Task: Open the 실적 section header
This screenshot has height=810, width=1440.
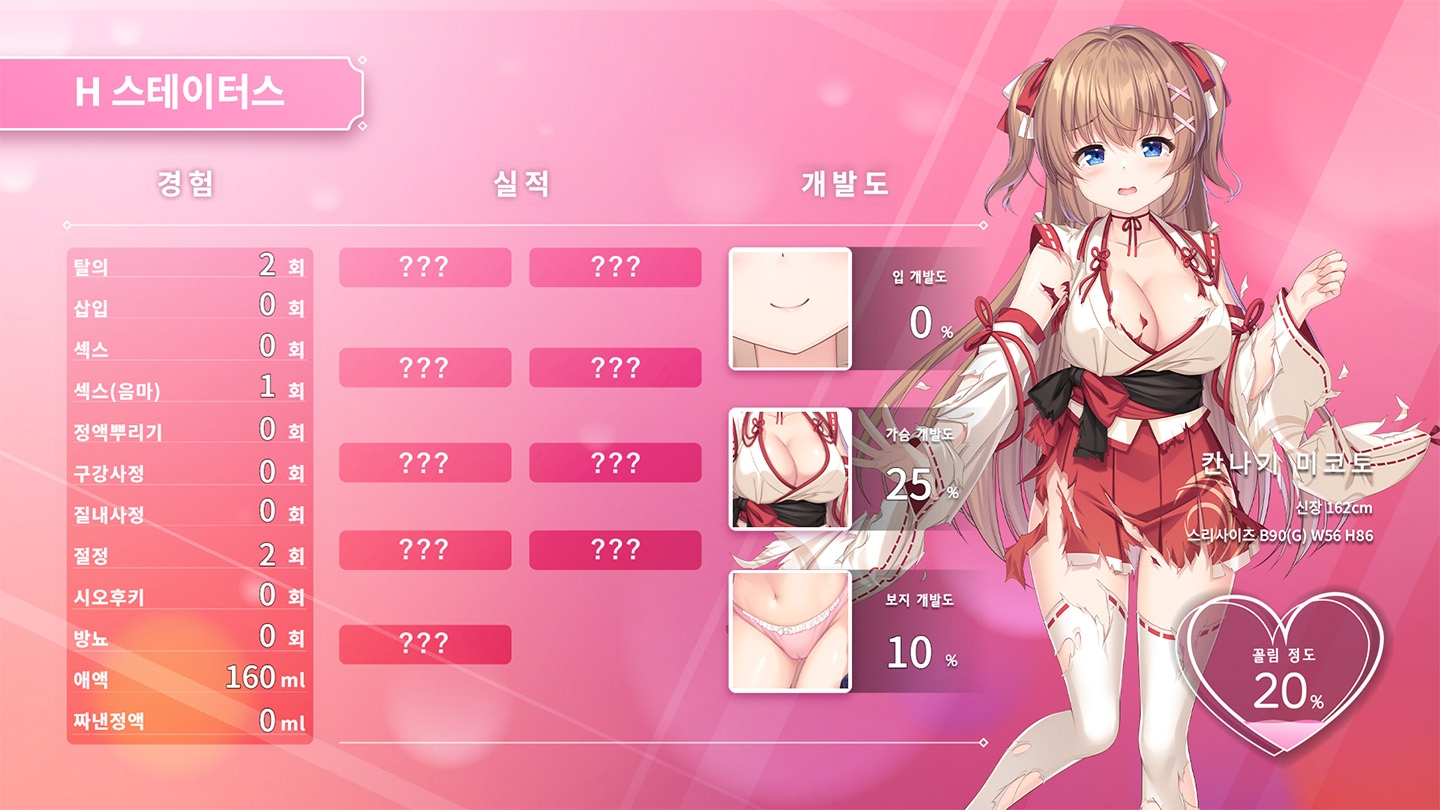Action: click(520, 184)
